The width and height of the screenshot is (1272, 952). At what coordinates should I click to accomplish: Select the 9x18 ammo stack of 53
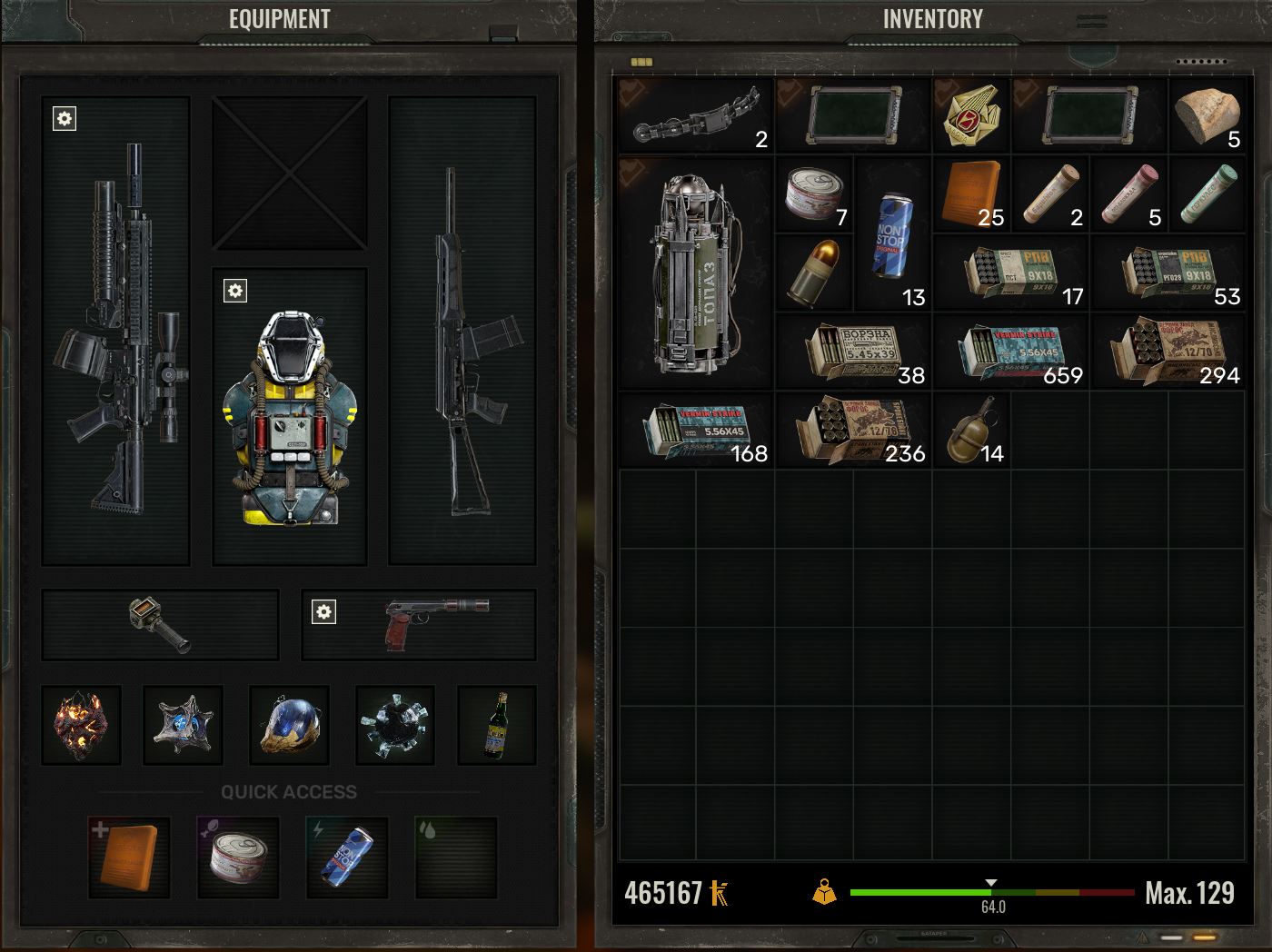1168,273
